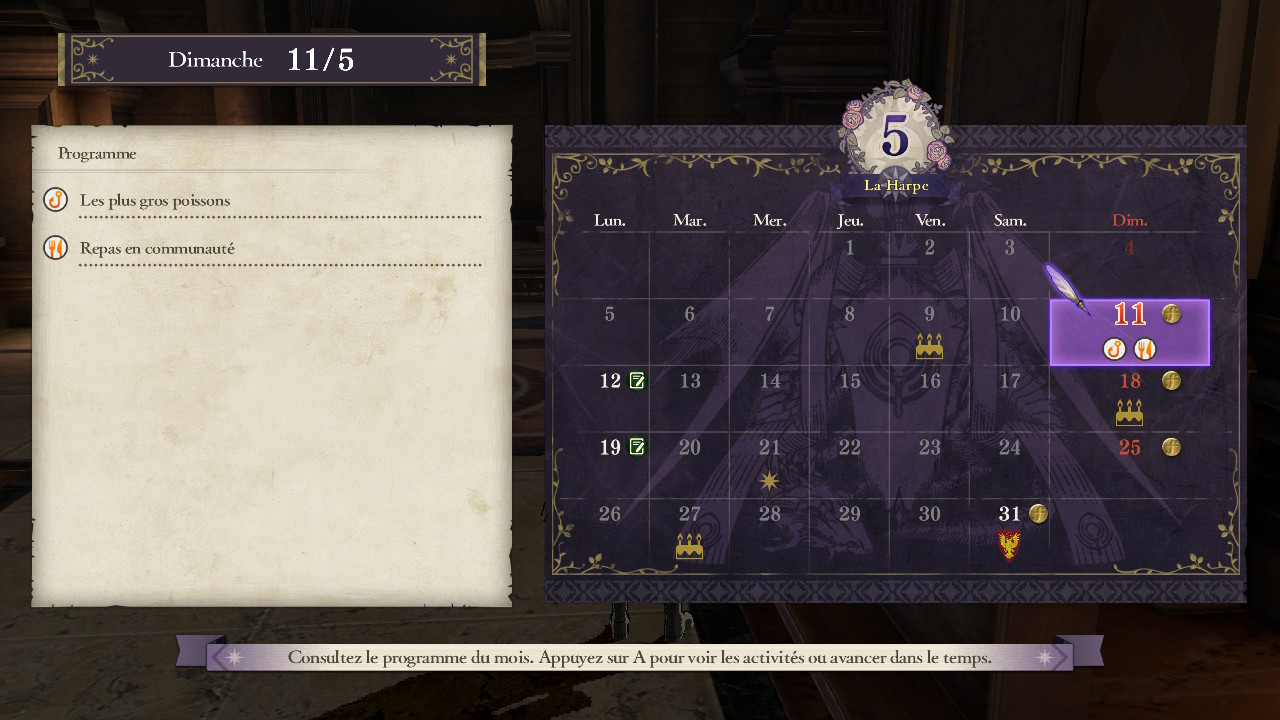1280x720 pixels.
Task: Click the fishing hook icon on day 11
Action: pos(1114,349)
